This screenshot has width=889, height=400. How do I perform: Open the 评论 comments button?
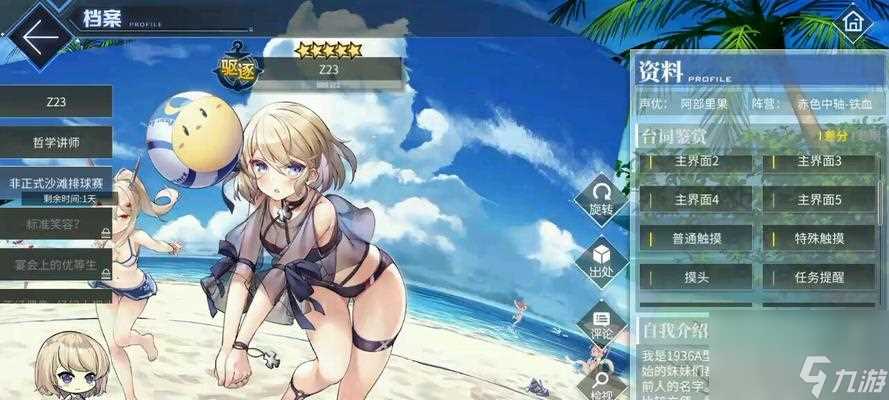(x=601, y=321)
